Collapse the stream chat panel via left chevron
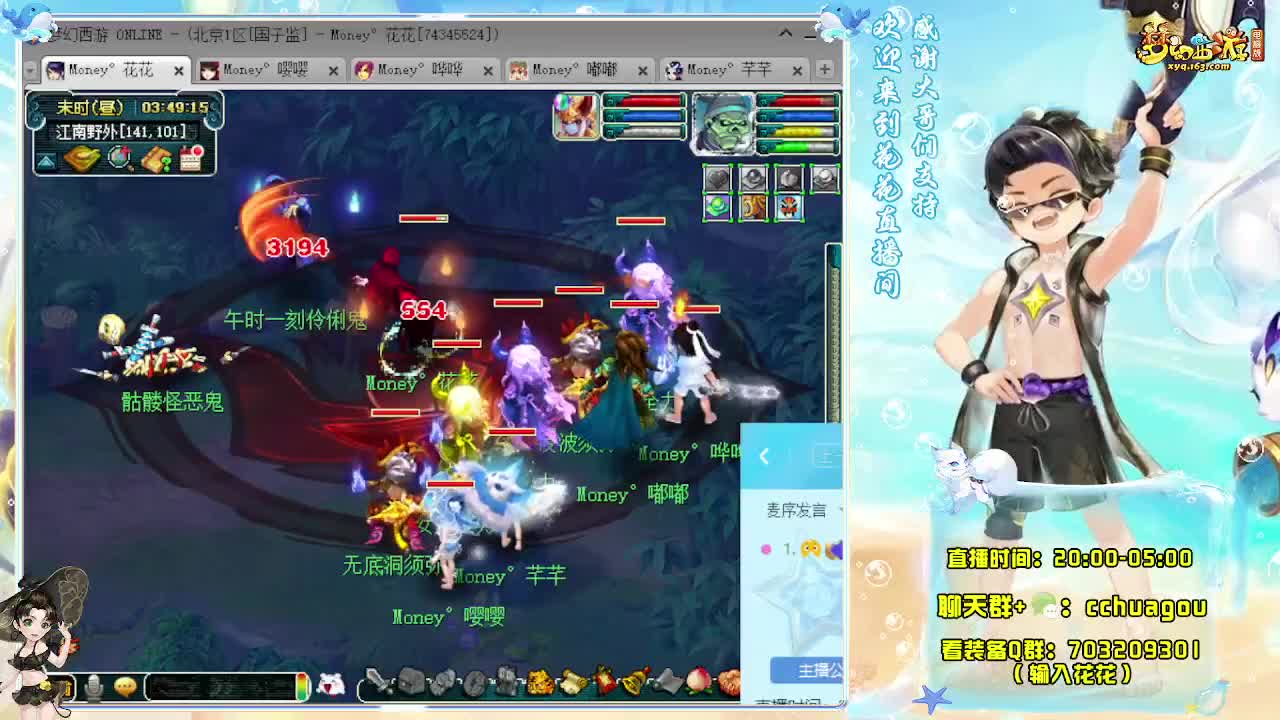 (763, 456)
